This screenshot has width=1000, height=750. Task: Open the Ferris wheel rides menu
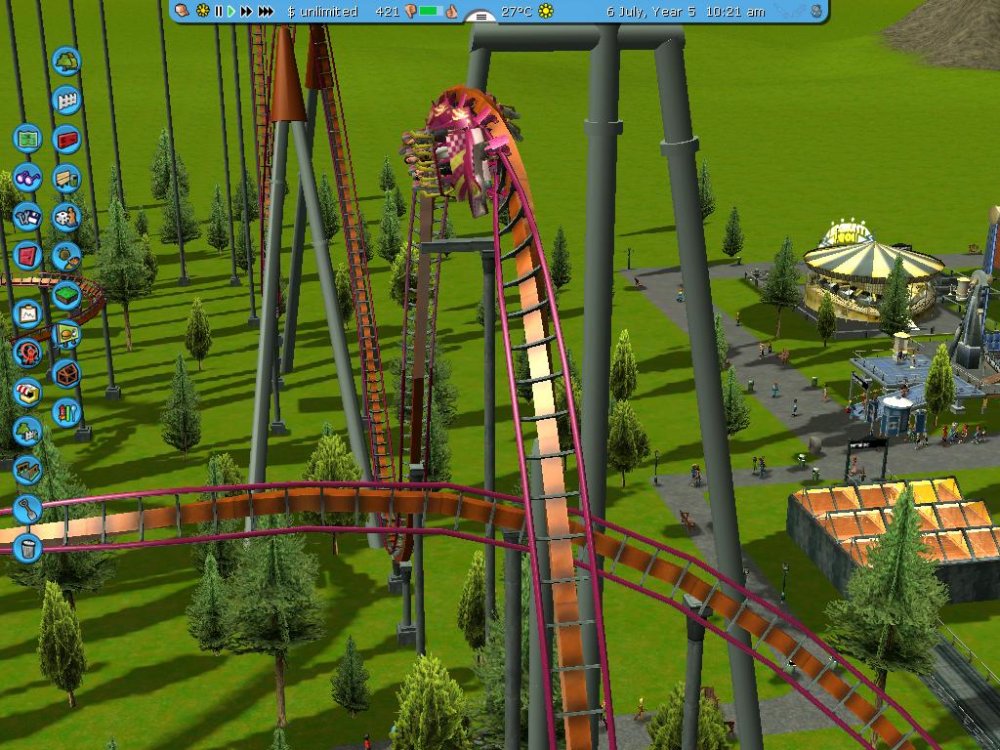(x=27, y=352)
